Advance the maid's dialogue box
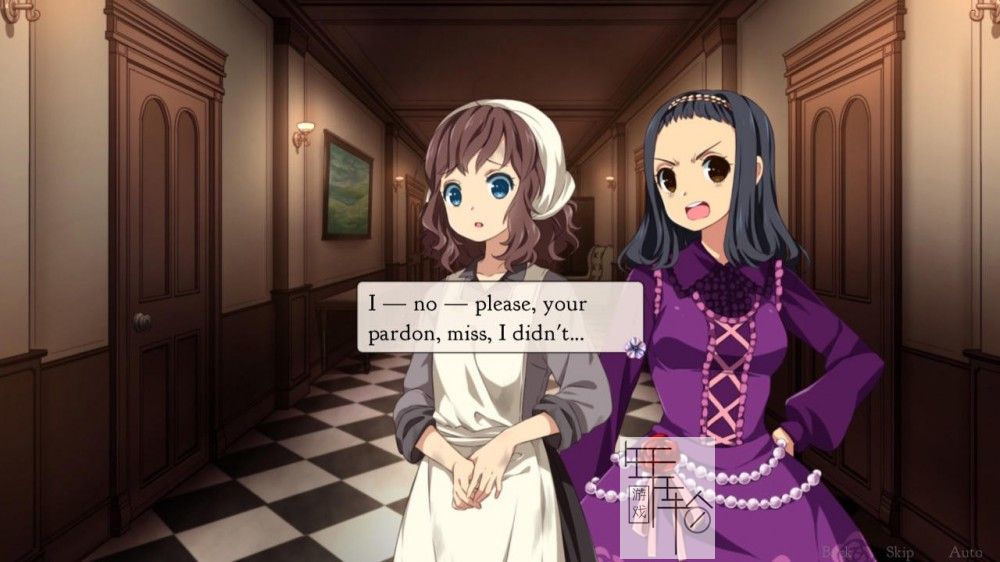1000x562 pixels. click(500, 316)
